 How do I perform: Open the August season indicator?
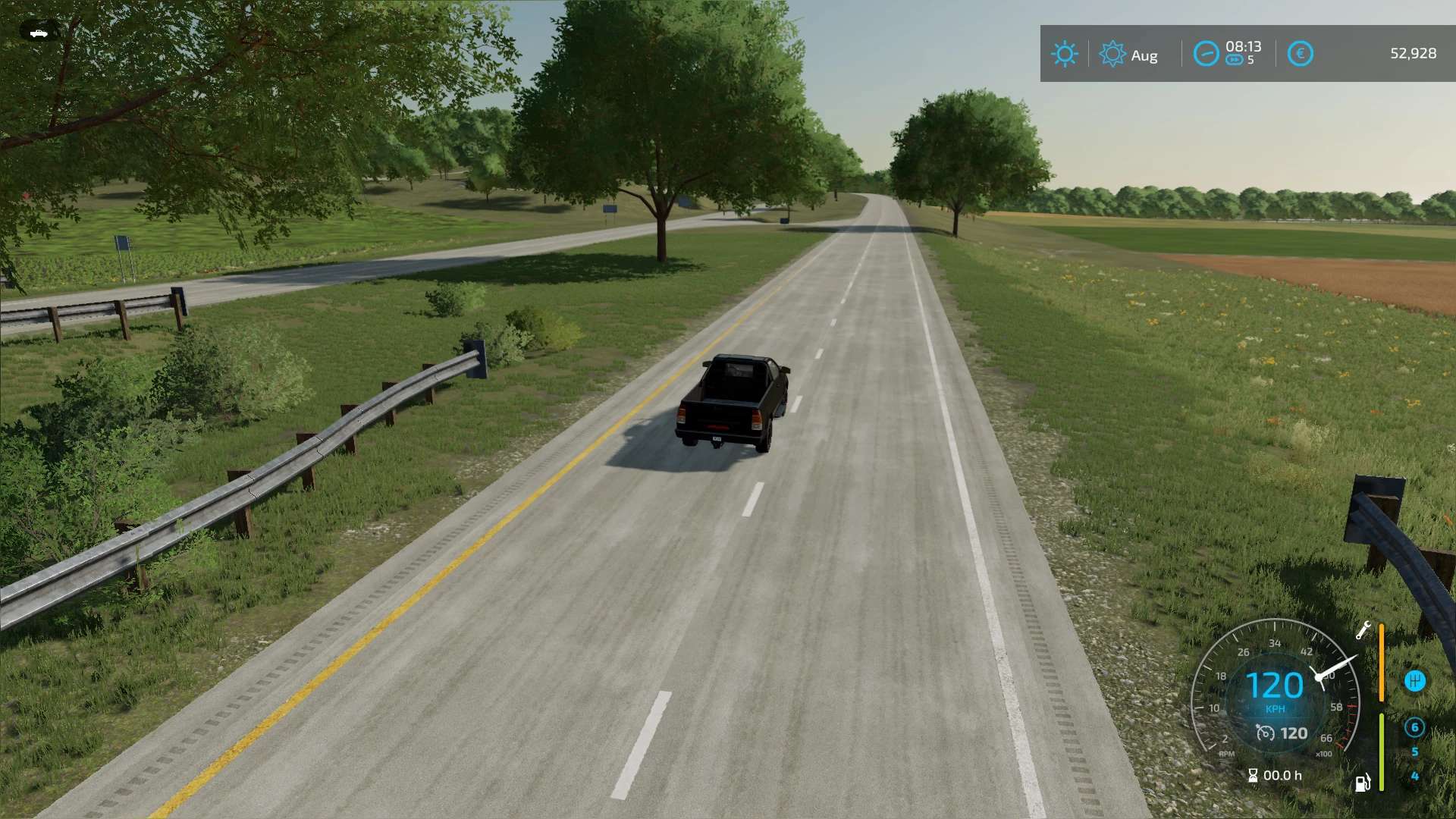pos(1112,54)
